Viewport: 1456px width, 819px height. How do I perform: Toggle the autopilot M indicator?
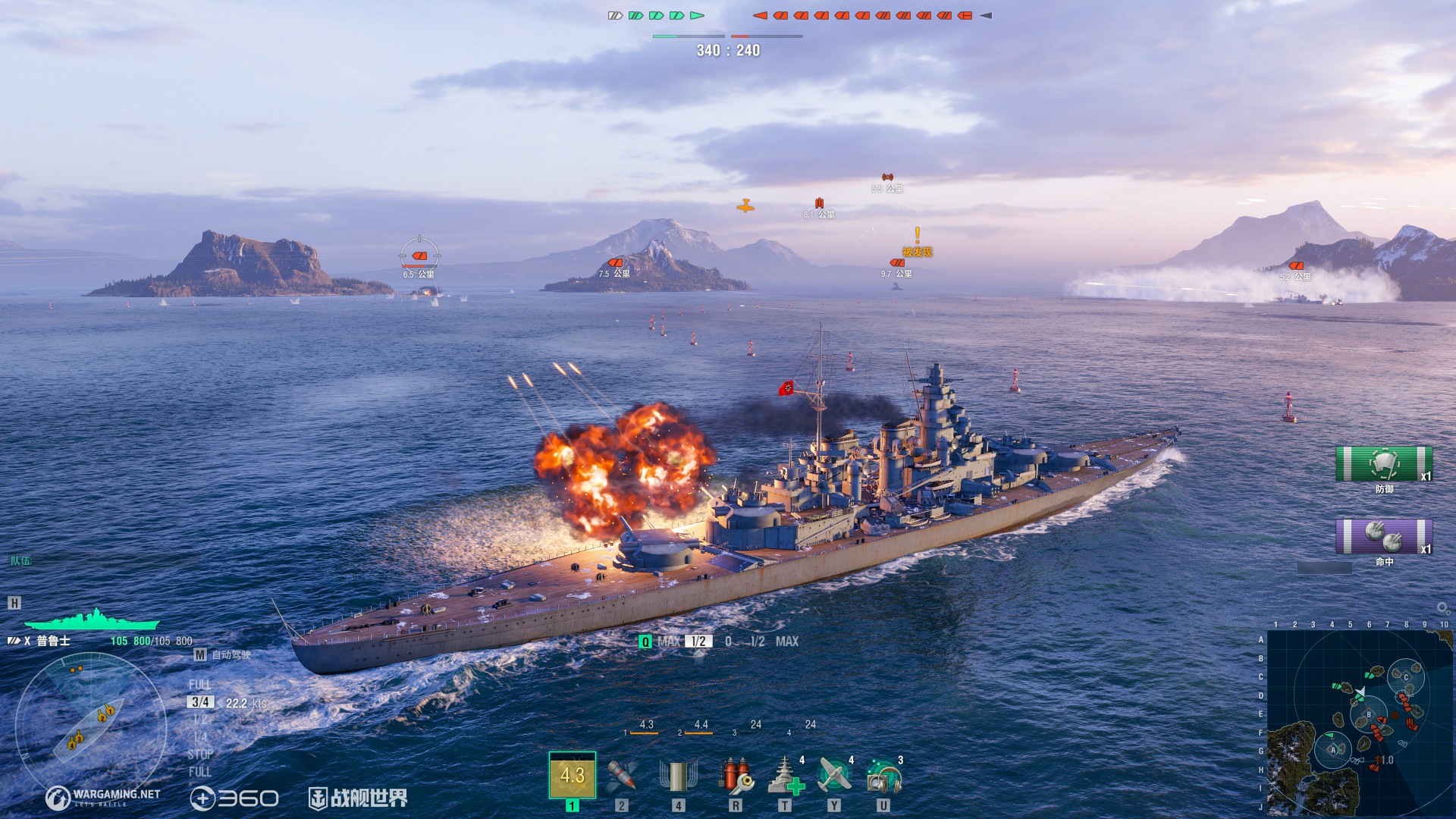point(200,654)
